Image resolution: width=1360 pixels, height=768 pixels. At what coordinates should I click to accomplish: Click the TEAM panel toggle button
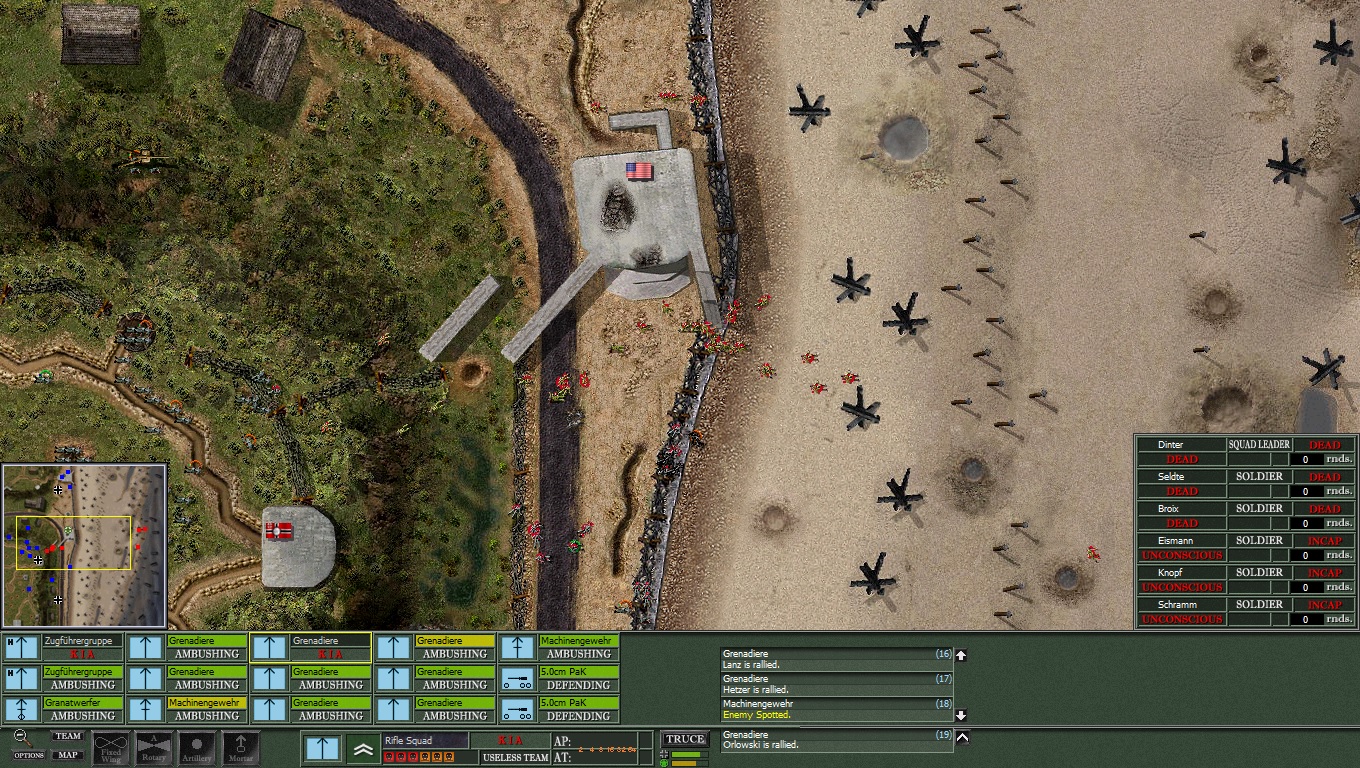click(67, 736)
